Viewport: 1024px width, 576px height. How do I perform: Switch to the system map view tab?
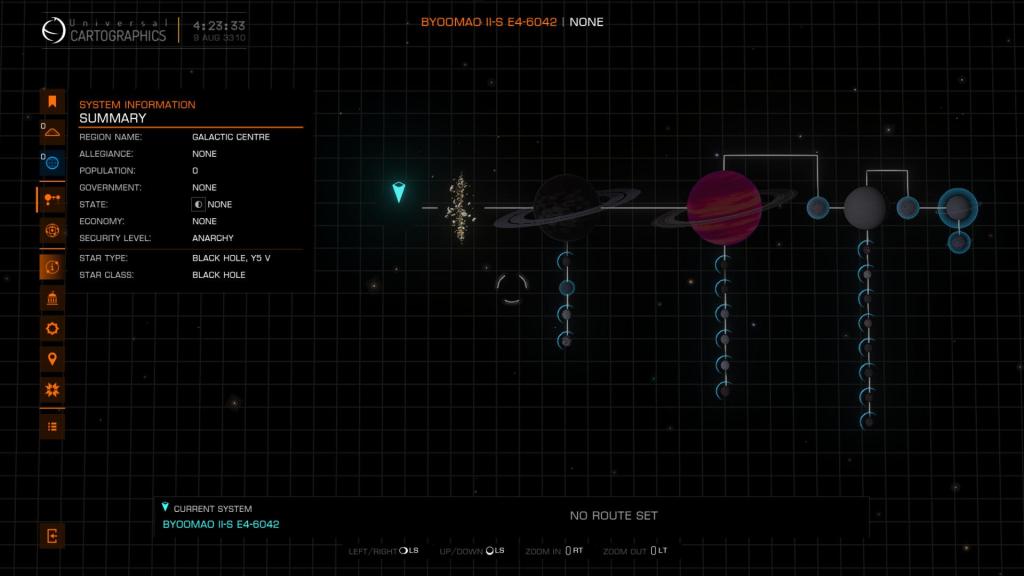52,199
